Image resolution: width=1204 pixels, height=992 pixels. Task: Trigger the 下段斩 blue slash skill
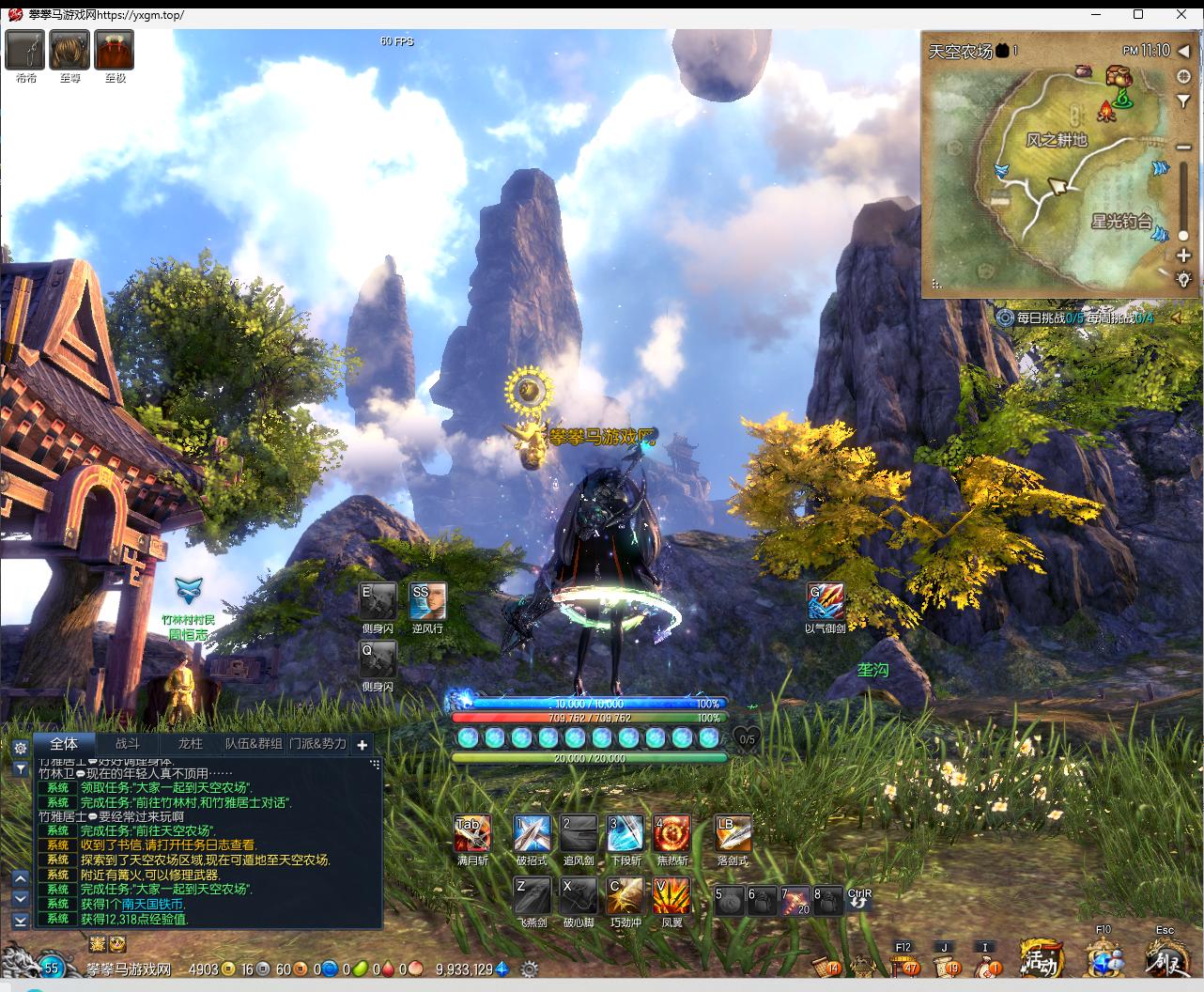(x=625, y=833)
